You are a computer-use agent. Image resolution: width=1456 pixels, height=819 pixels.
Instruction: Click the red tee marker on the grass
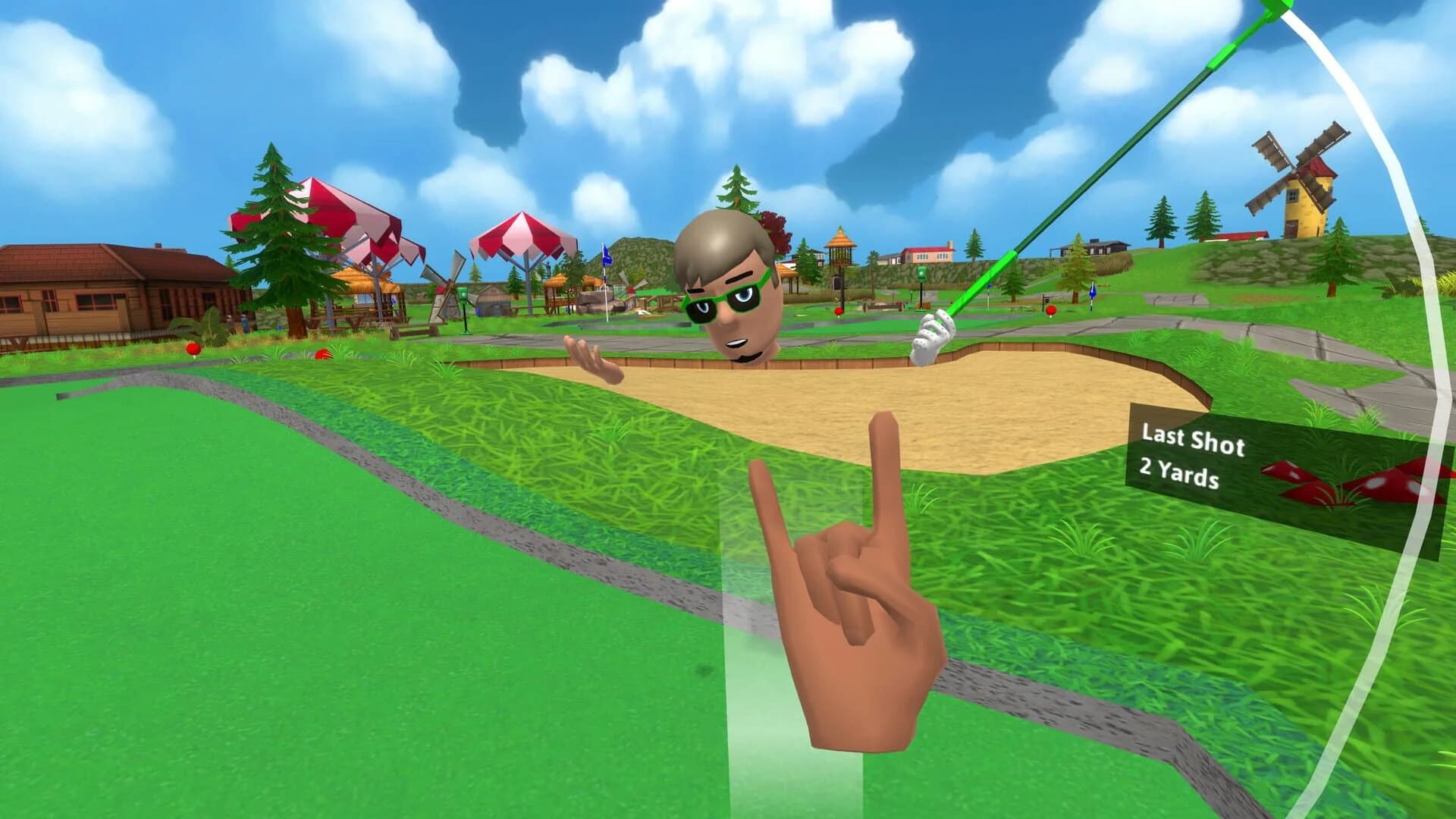192,348
